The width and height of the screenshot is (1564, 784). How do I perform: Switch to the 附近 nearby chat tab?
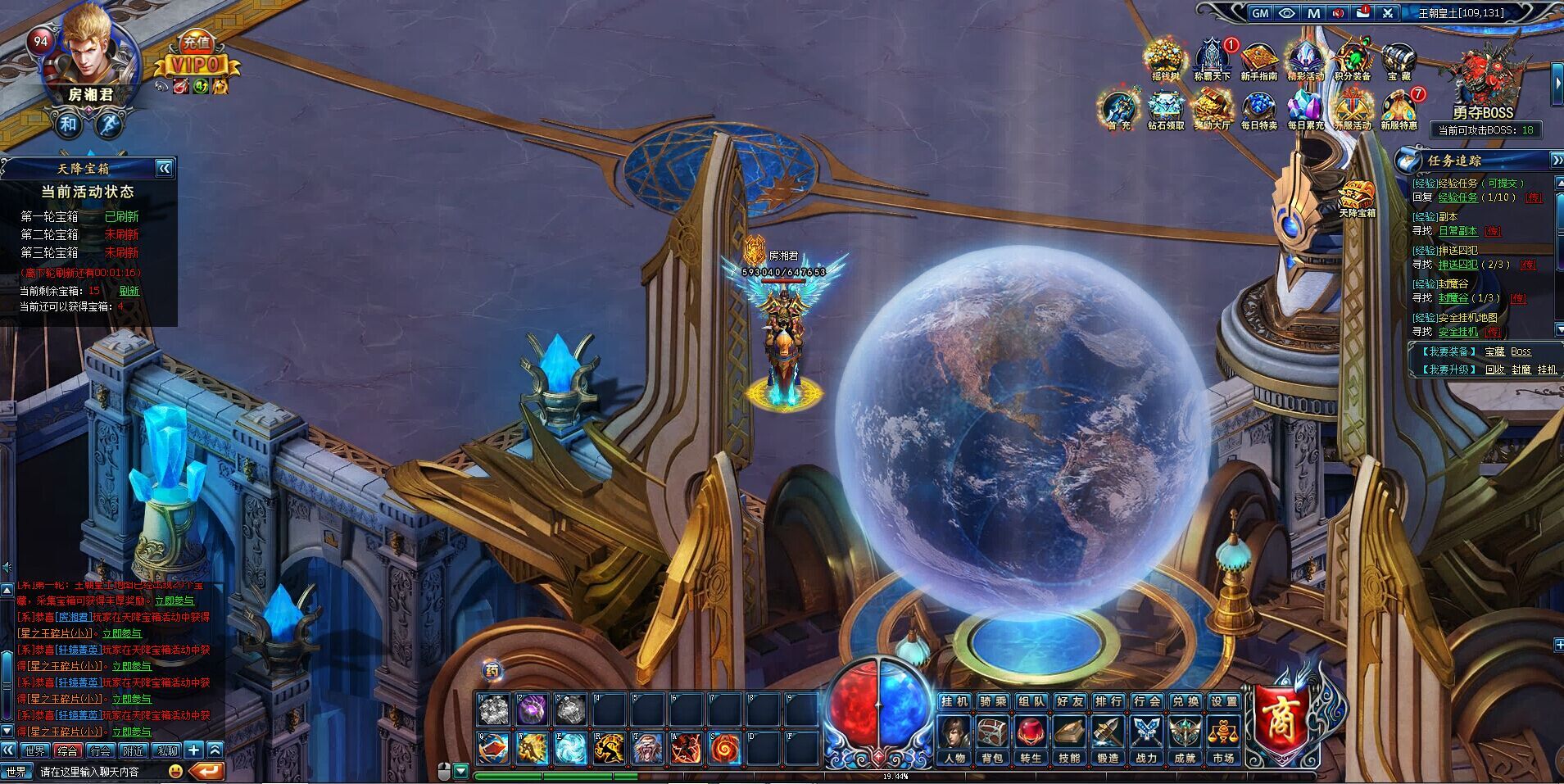pyautogui.click(x=134, y=750)
